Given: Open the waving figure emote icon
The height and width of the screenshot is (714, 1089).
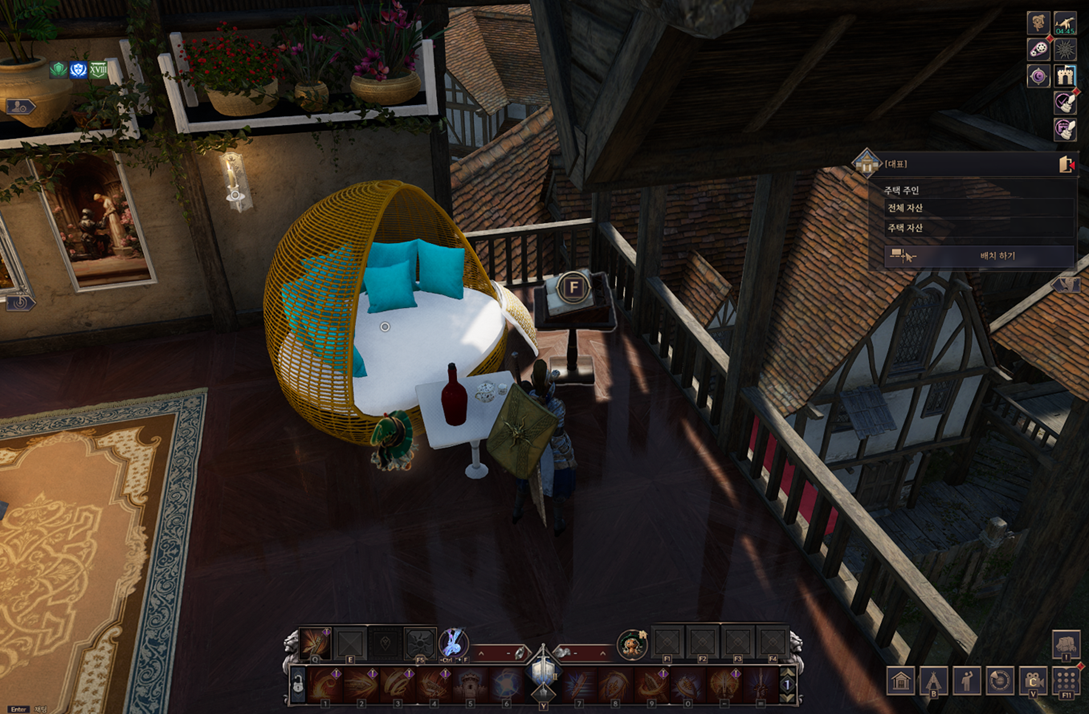Looking at the screenshot, I should coord(967,681).
